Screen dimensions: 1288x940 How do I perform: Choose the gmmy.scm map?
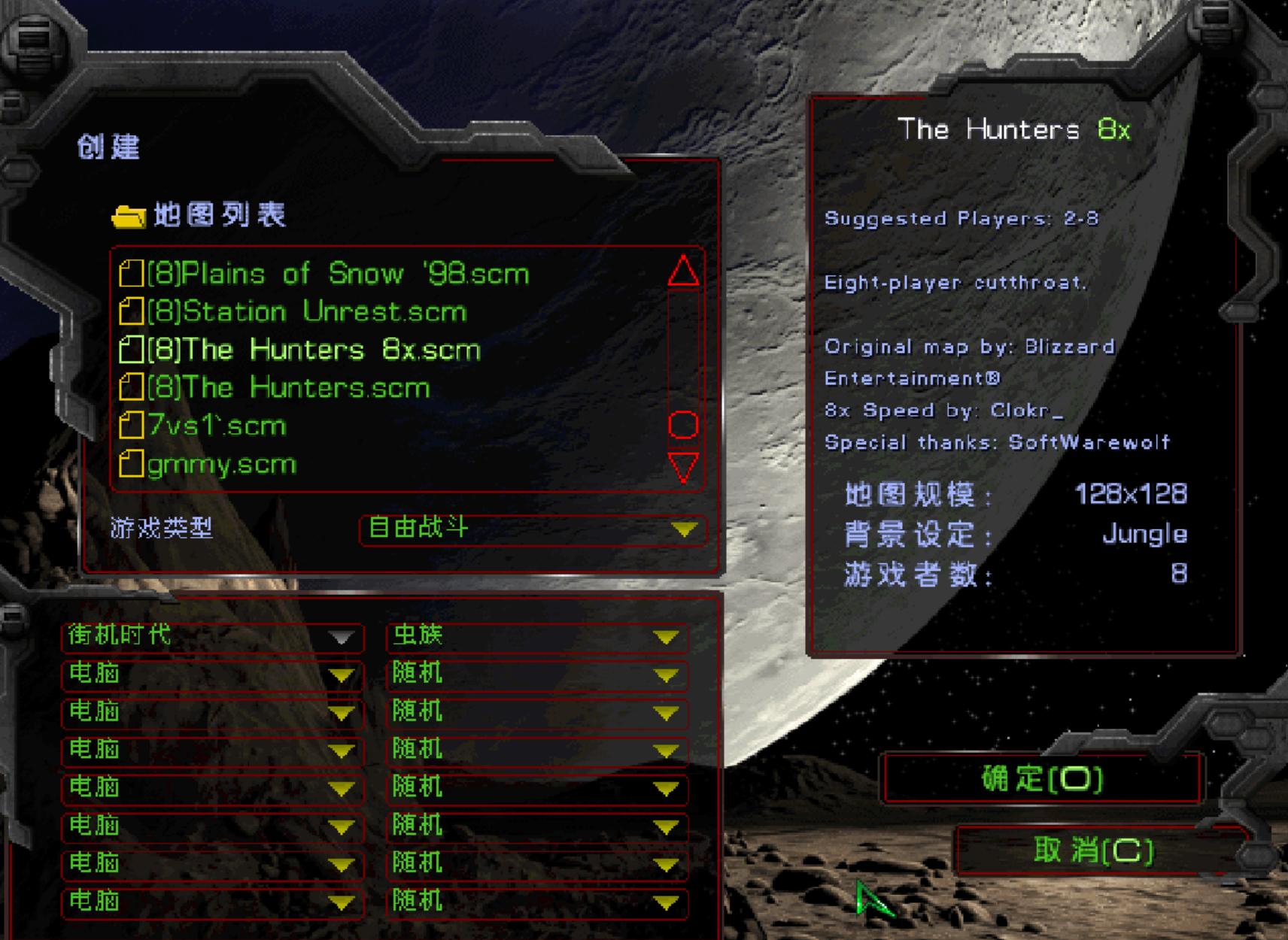222,465
